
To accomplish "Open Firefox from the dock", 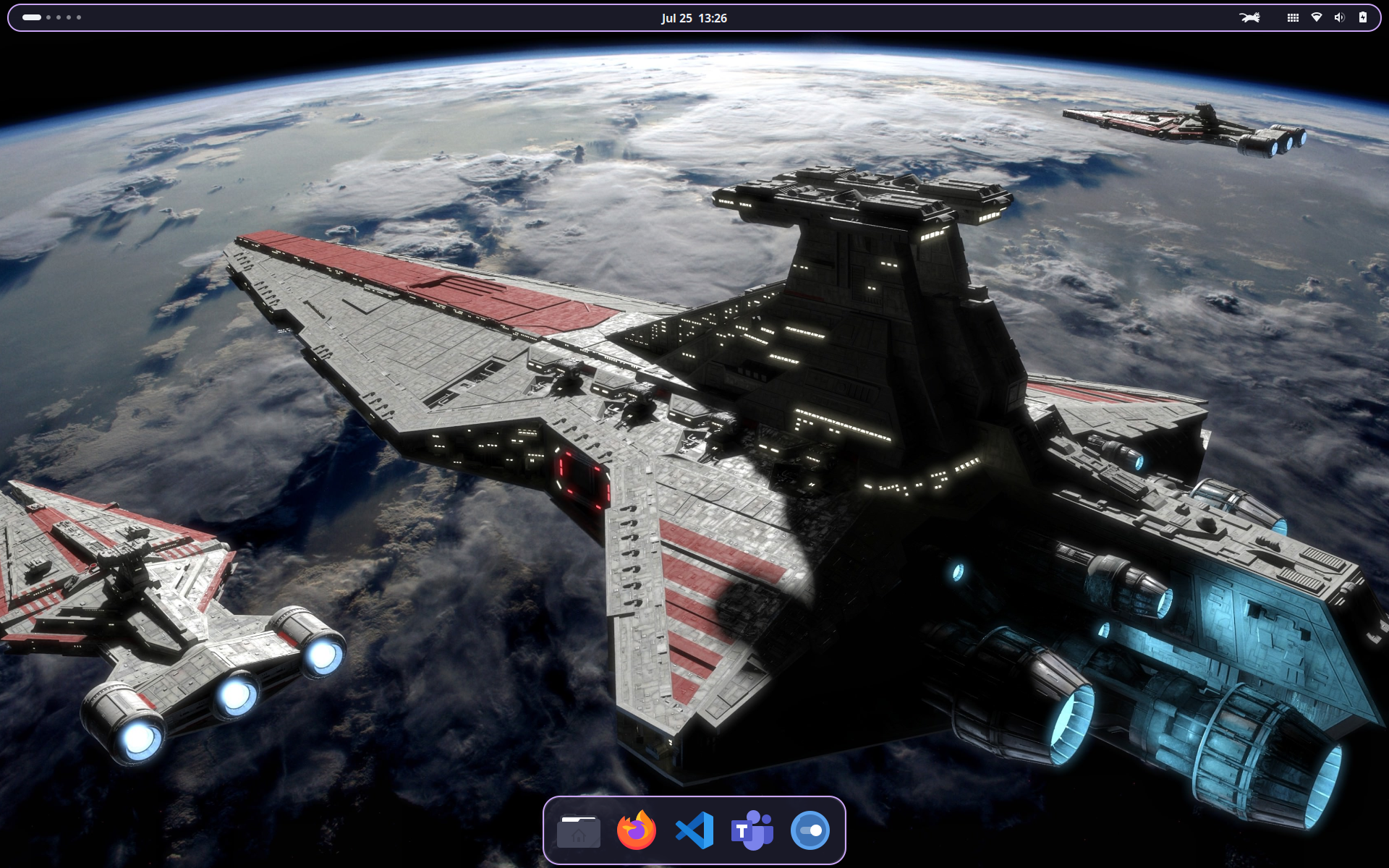I will pos(636,830).
